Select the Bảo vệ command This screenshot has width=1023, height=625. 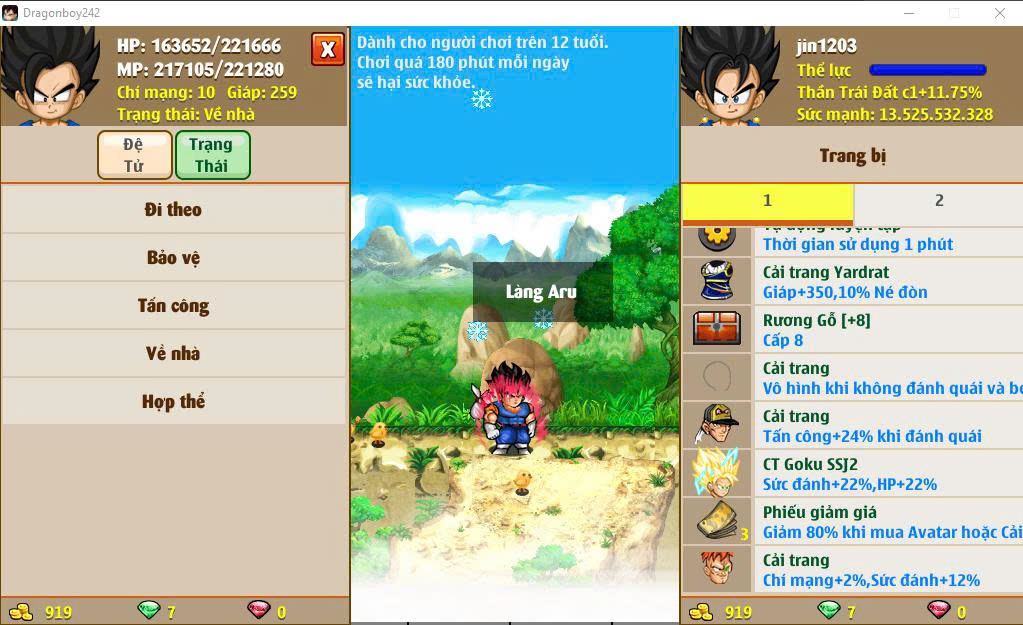click(x=174, y=258)
